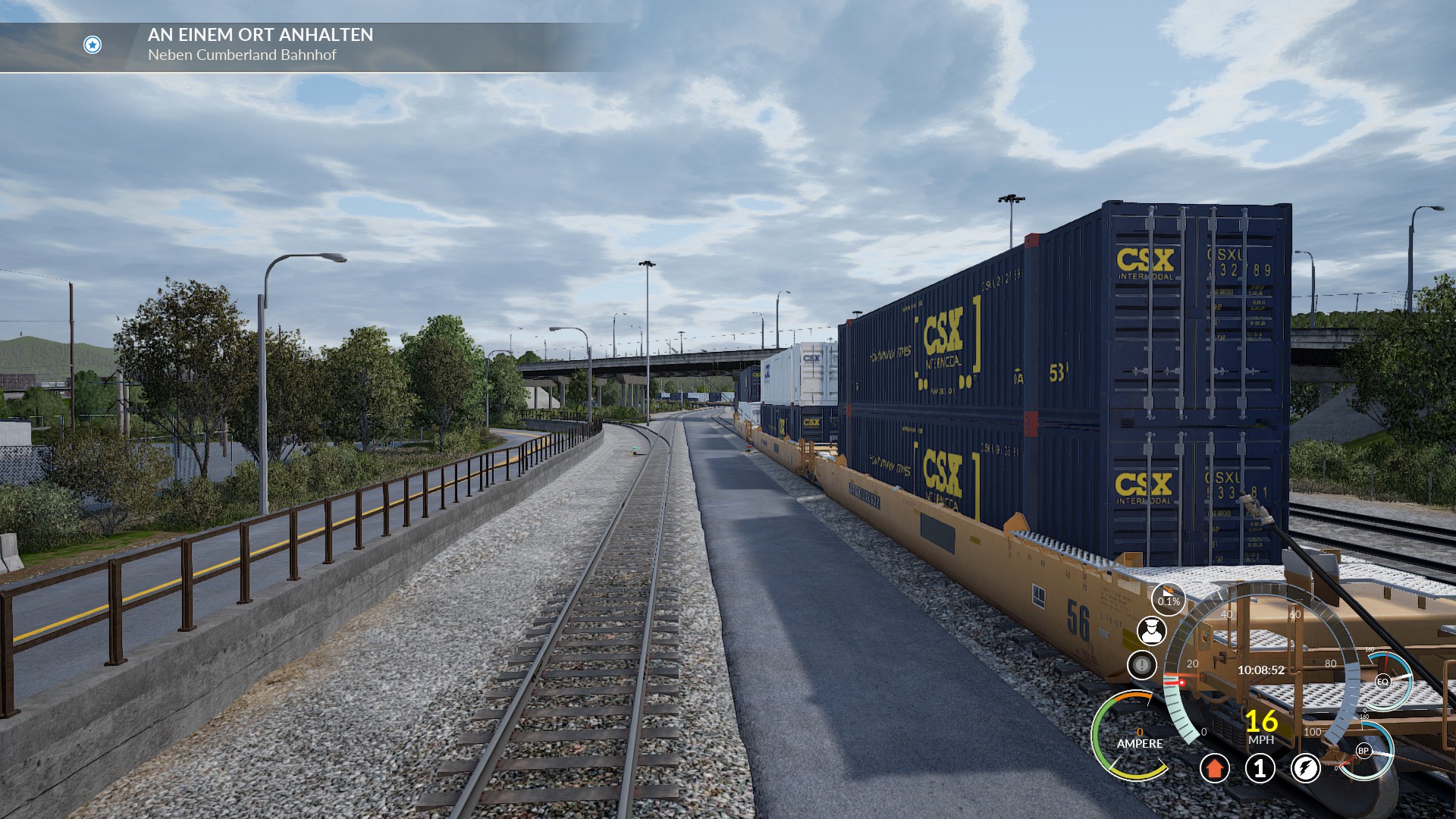Select the circled number 1 indicator
The height and width of the screenshot is (819, 1456).
point(1260,768)
